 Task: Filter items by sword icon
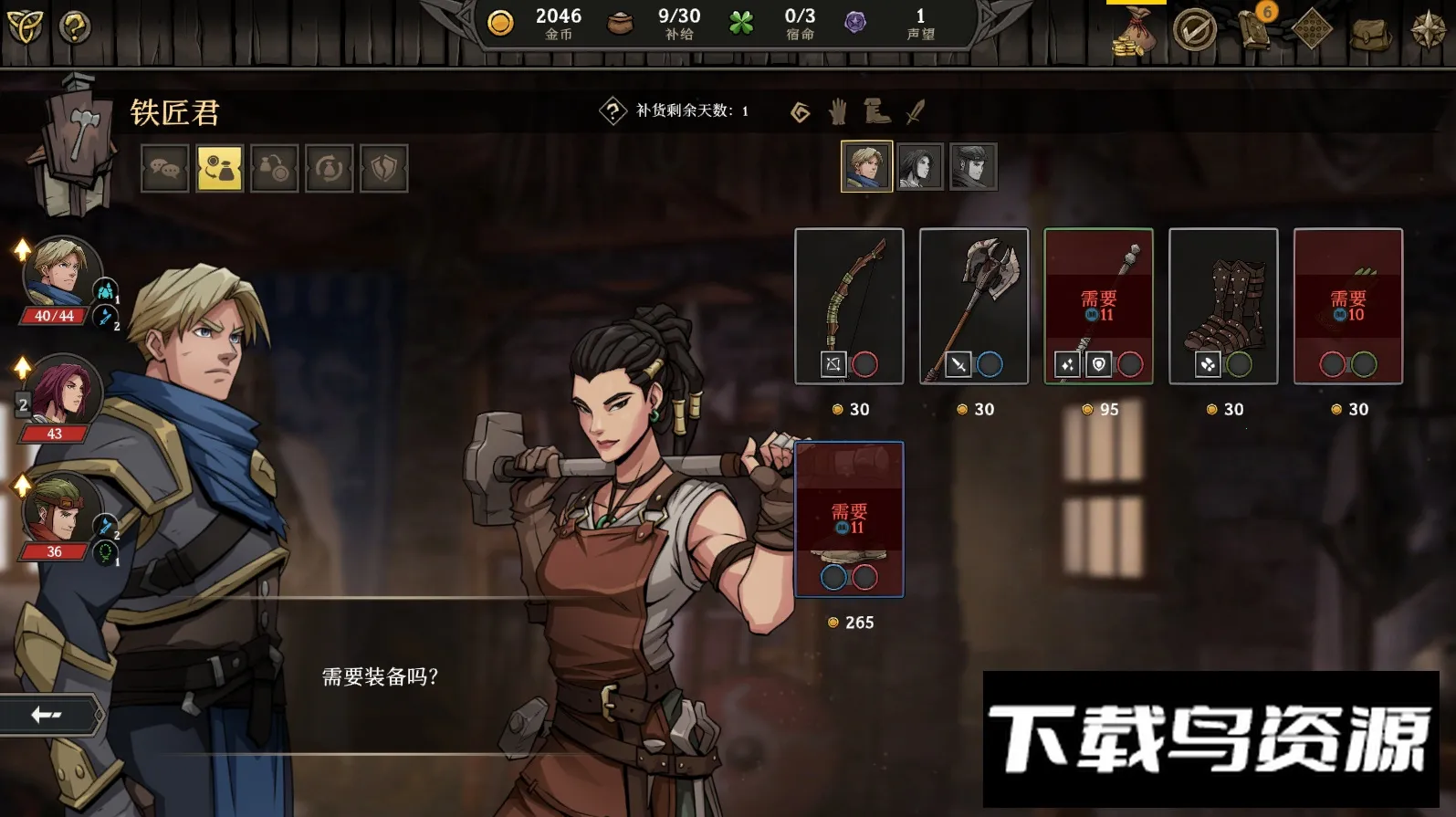coord(915,111)
